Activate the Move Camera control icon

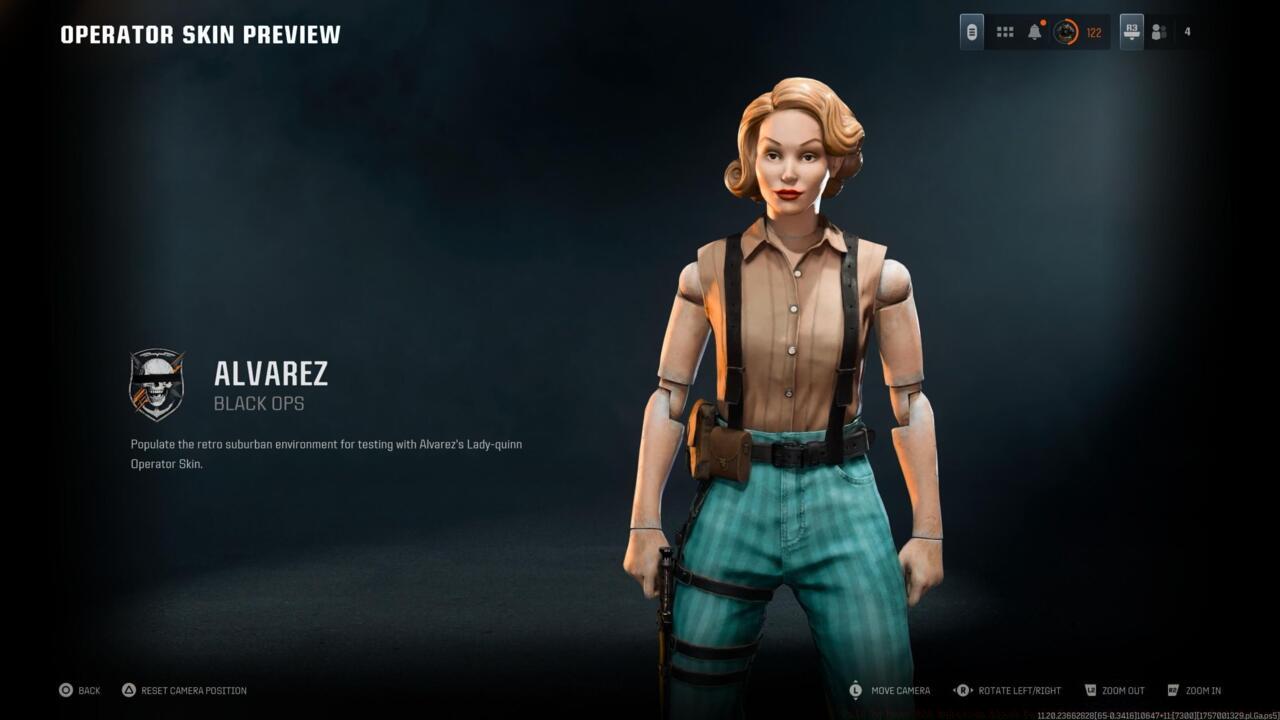855,690
